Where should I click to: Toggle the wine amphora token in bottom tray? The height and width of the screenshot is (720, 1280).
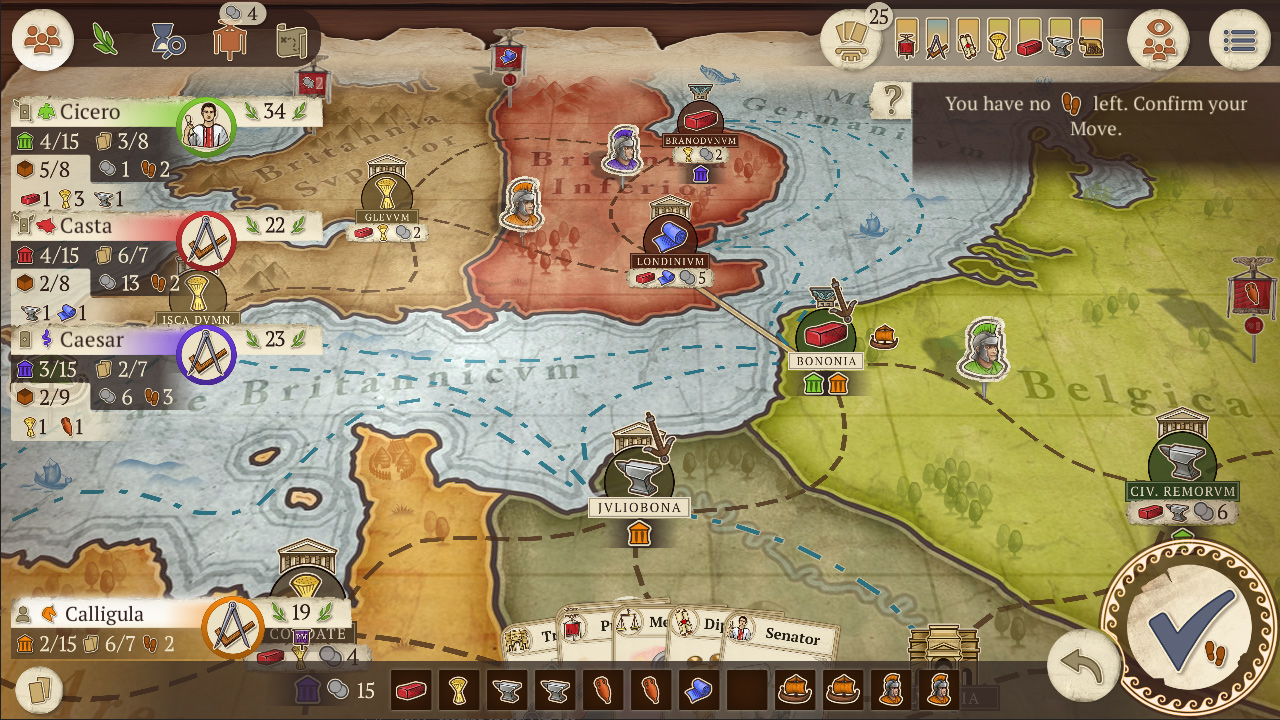coord(602,692)
